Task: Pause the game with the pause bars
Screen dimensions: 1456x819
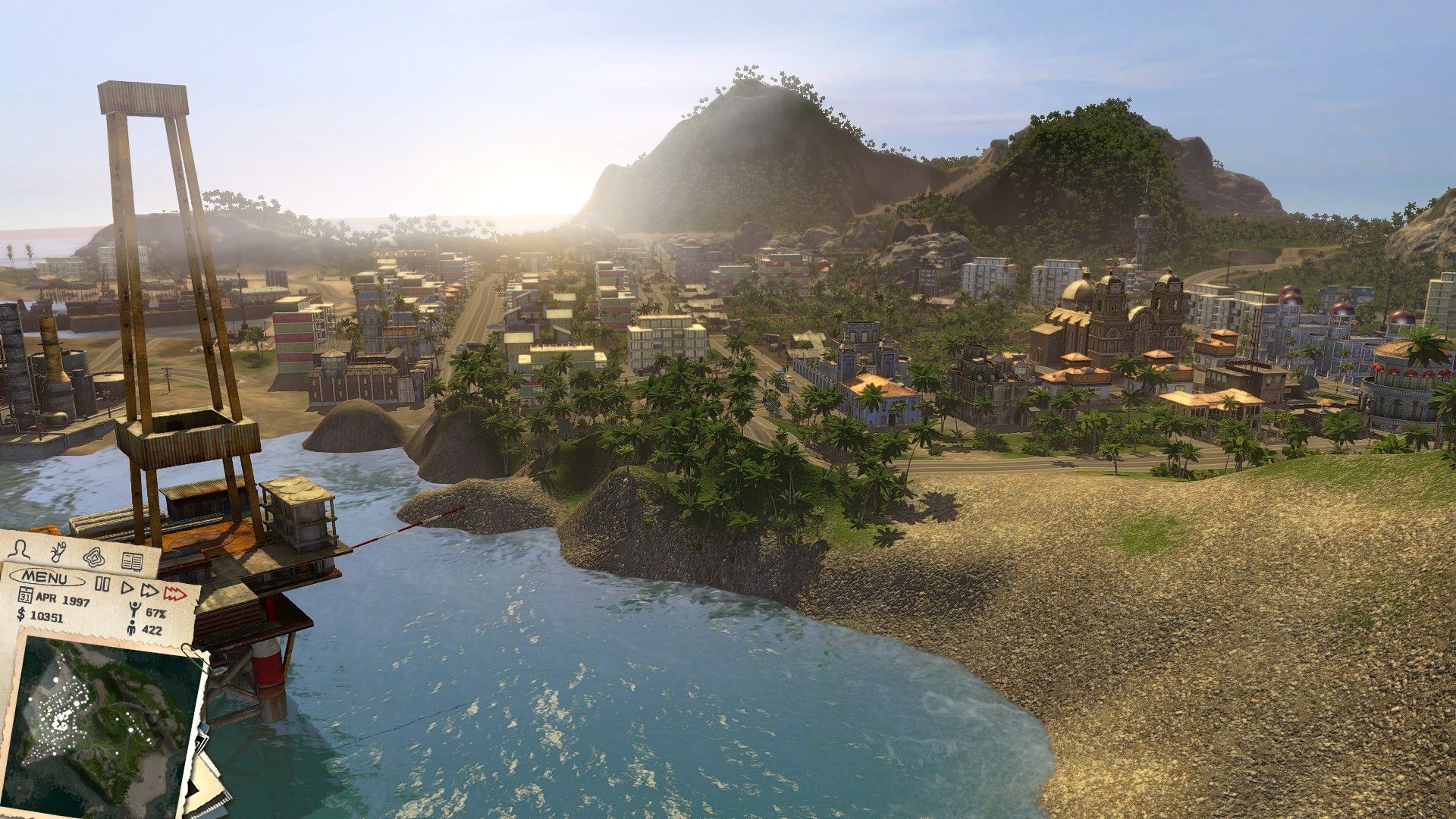Action: tap(102, 582)
